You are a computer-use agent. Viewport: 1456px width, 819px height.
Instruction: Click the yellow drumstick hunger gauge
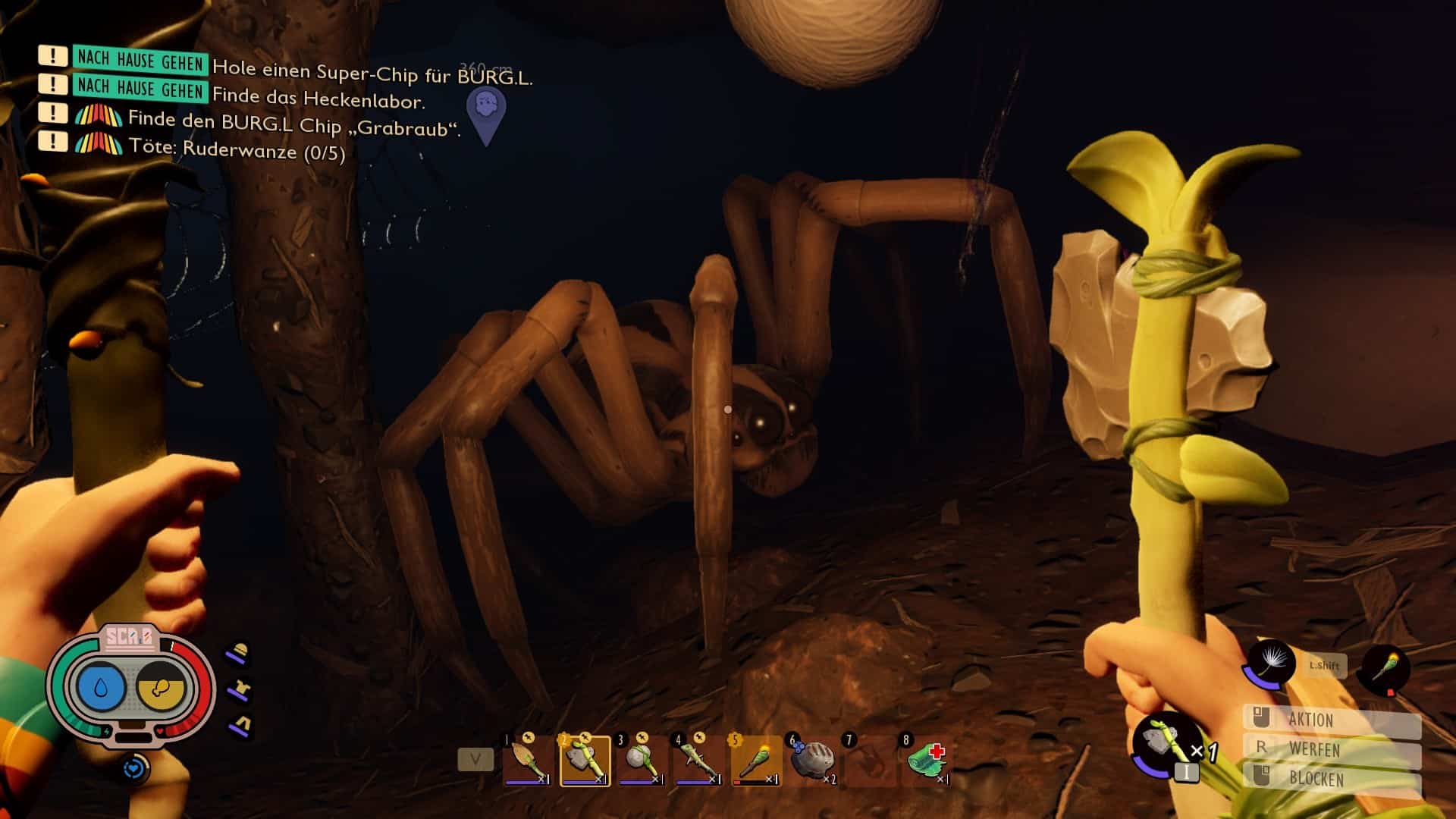[161, 688]
